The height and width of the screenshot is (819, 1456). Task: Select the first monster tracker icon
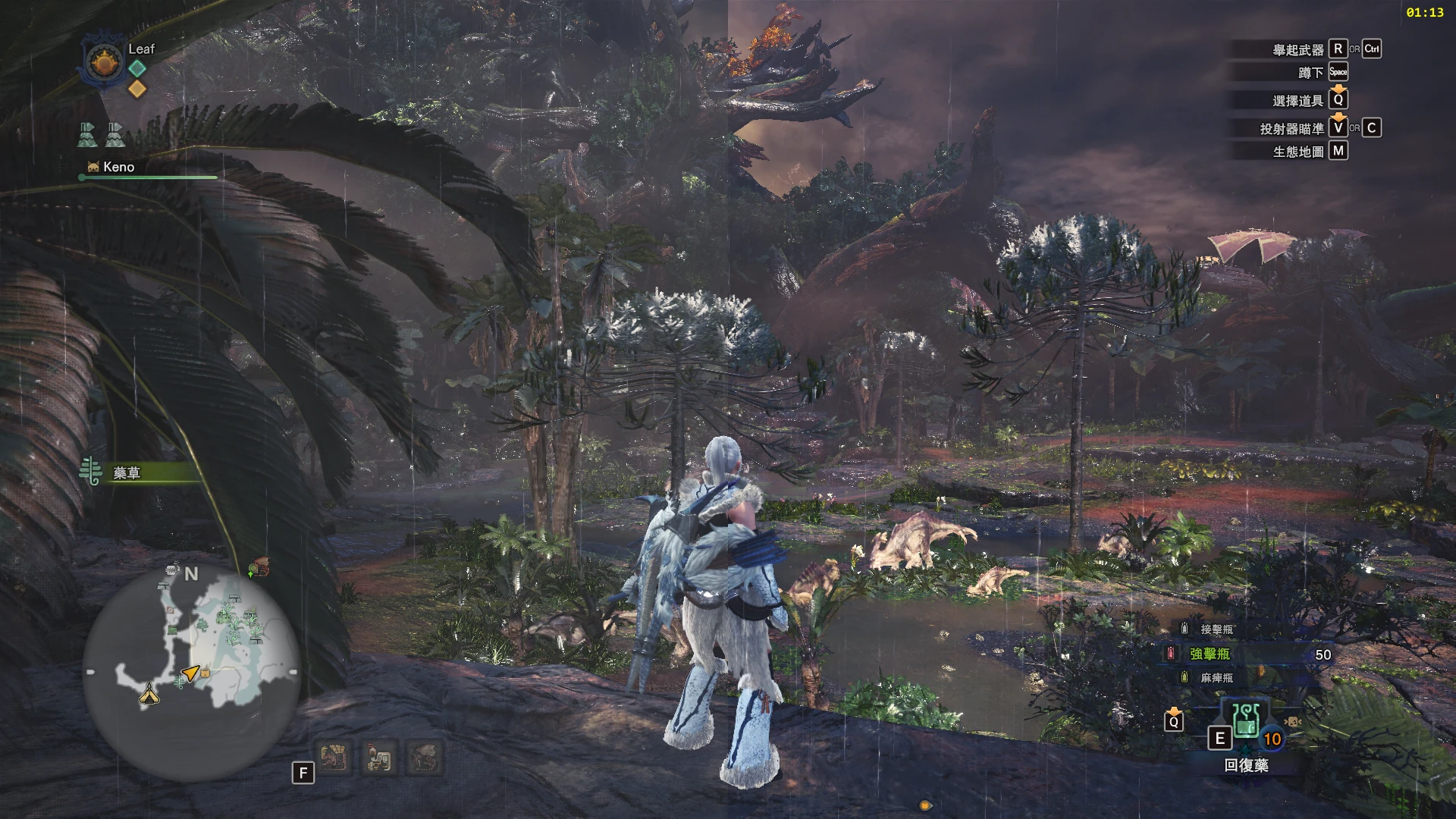point(334,757)
